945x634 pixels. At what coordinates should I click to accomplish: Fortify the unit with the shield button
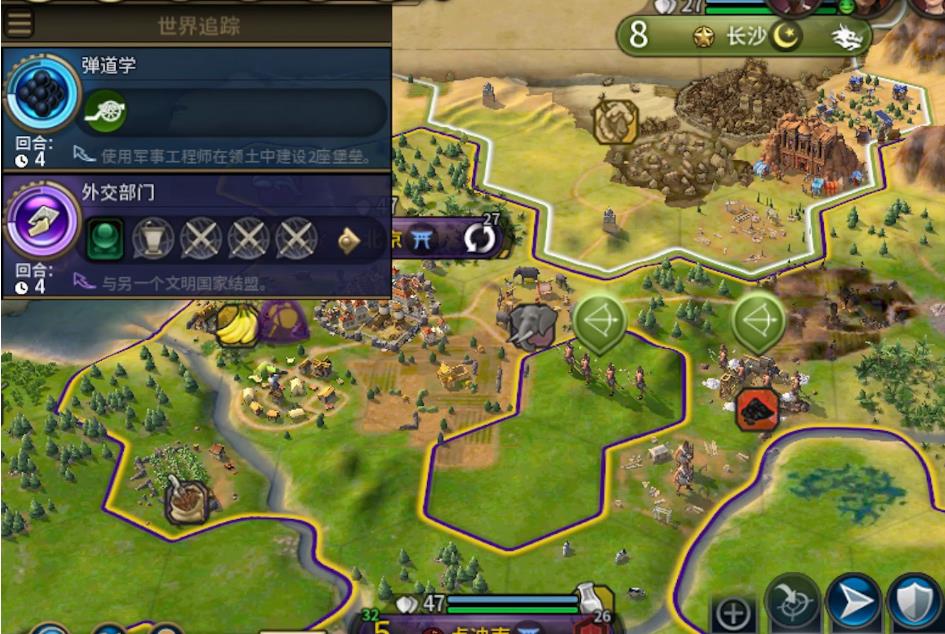click(913, 605)
